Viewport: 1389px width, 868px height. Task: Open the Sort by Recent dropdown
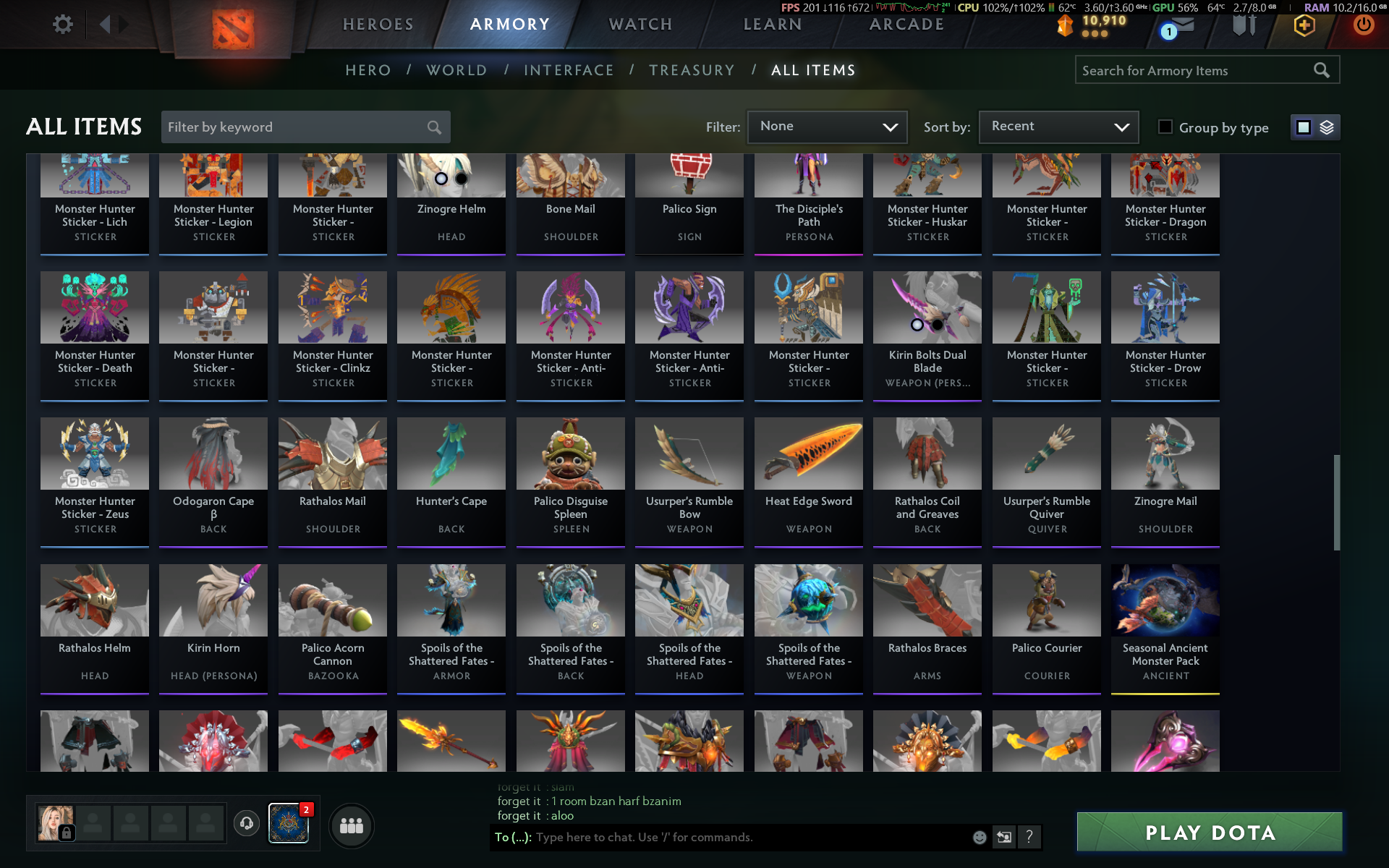(x=1058, y=127)
